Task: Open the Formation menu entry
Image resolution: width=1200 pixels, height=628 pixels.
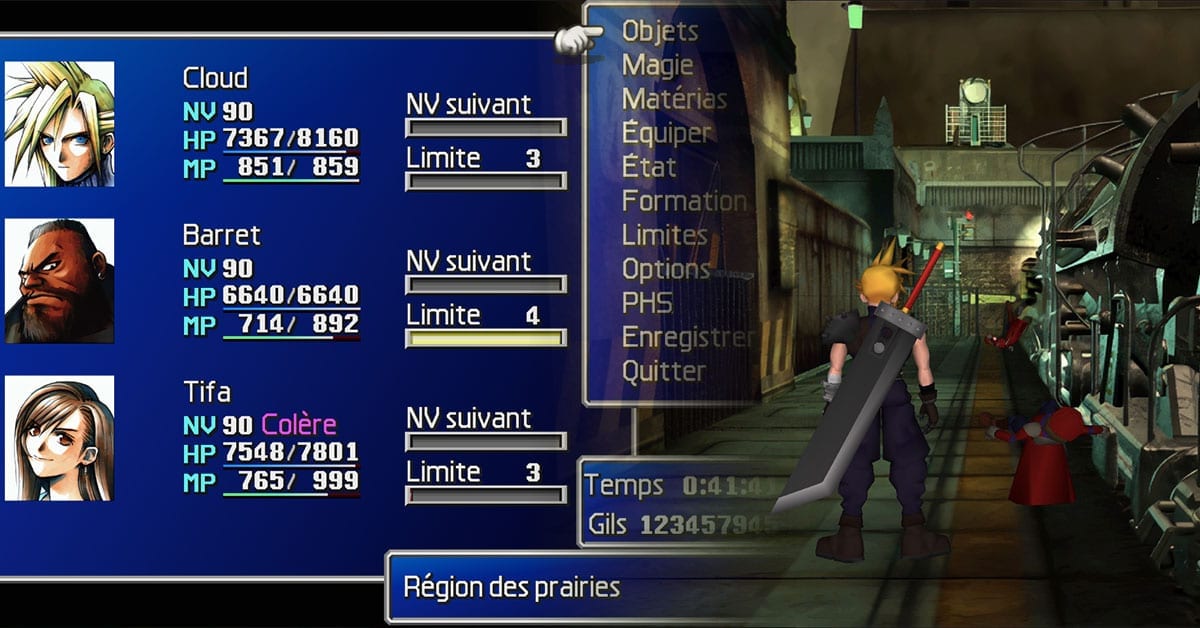Action: point(684,201)
